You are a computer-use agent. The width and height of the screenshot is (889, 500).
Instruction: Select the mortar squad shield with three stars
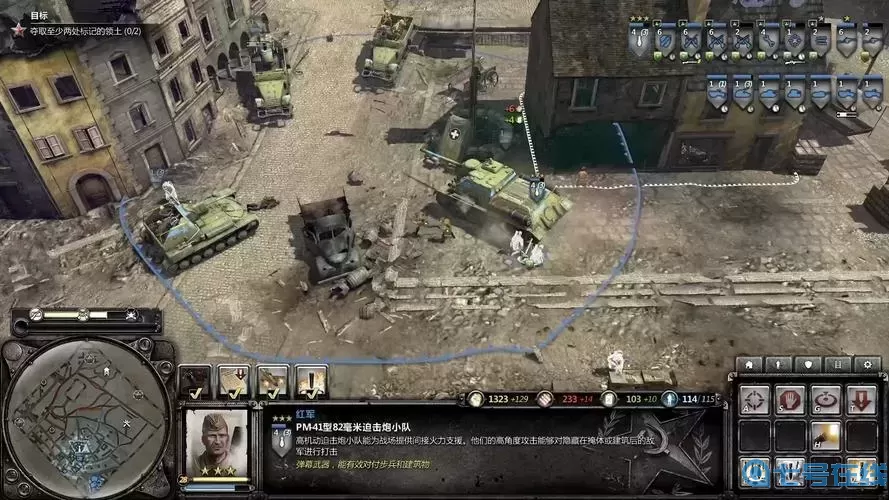(x=638, y=42)
